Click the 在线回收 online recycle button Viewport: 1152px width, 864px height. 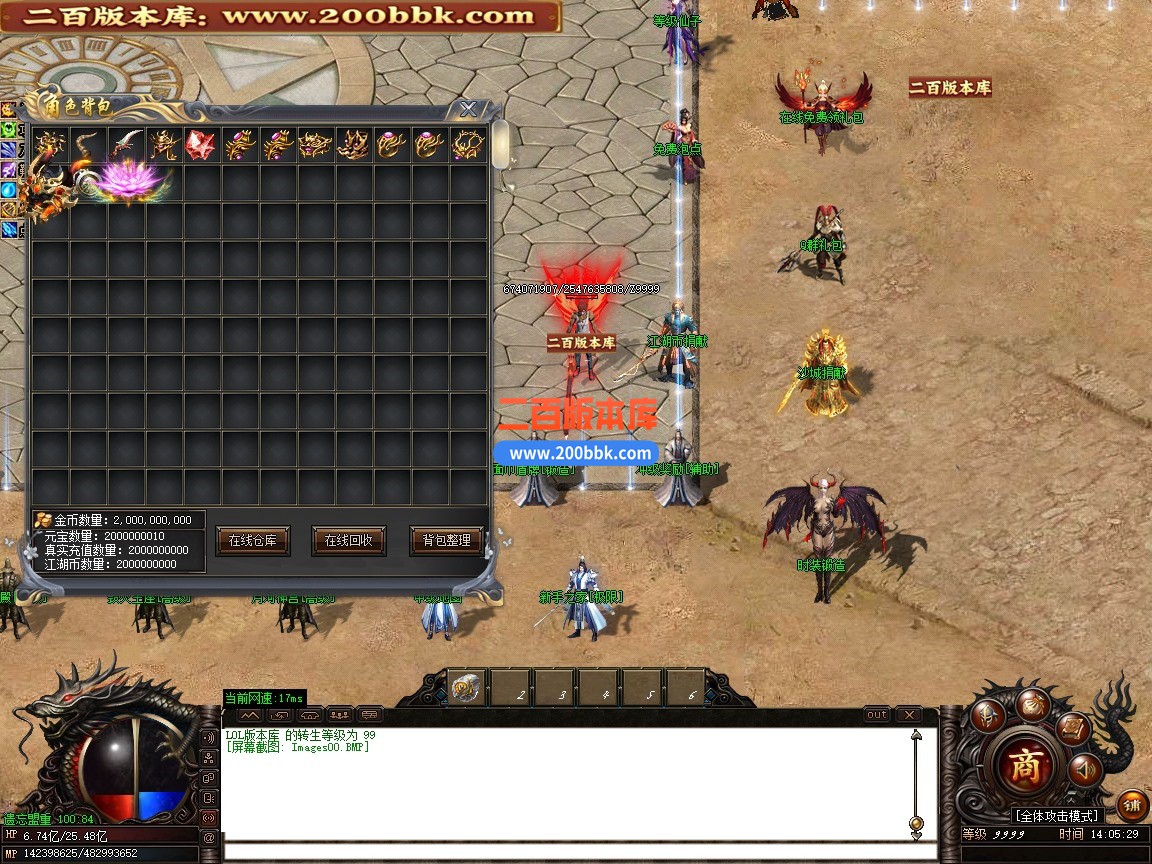[348, 540]
